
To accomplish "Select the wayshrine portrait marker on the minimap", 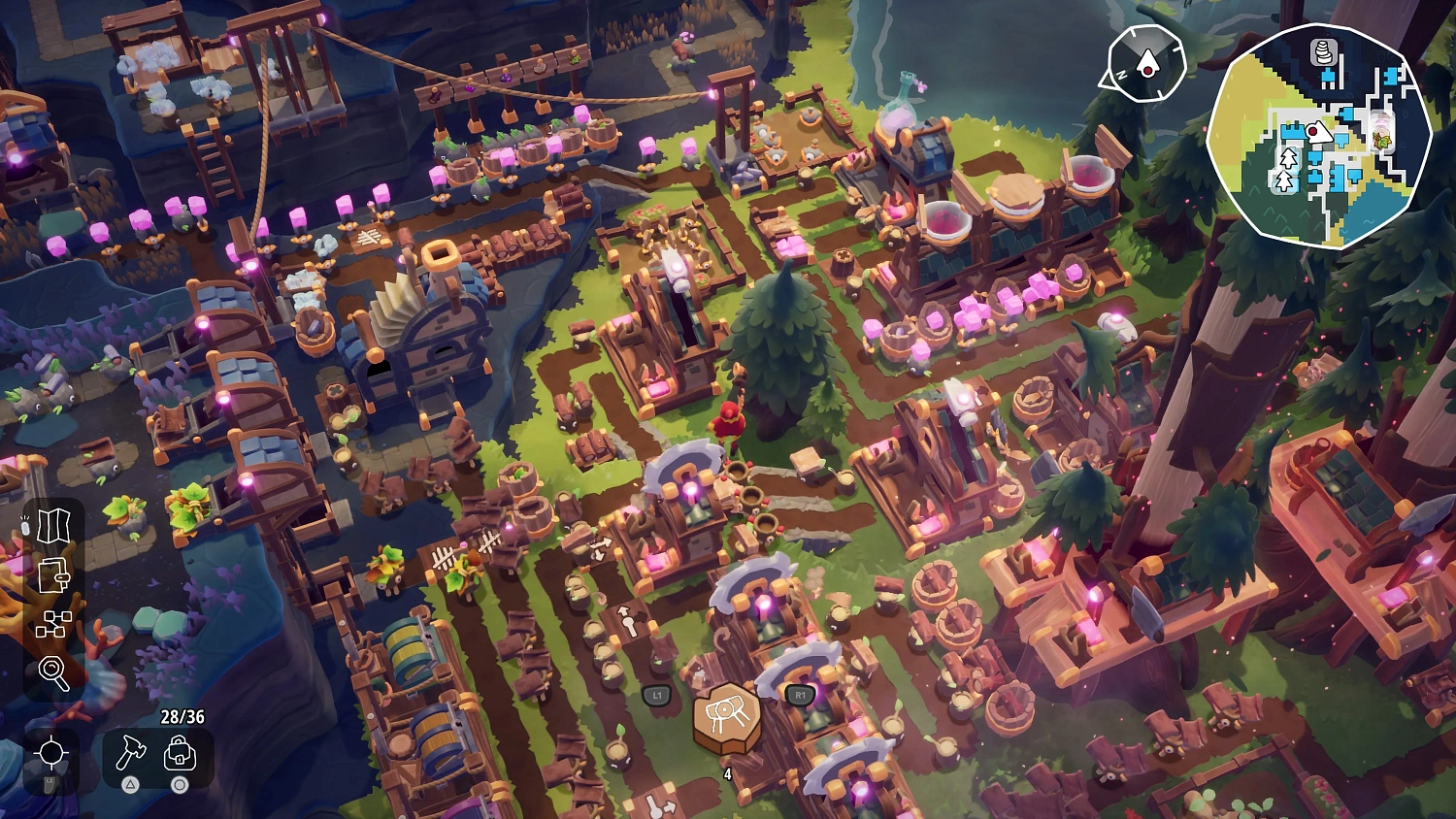I will click(x=1381, y=130).
